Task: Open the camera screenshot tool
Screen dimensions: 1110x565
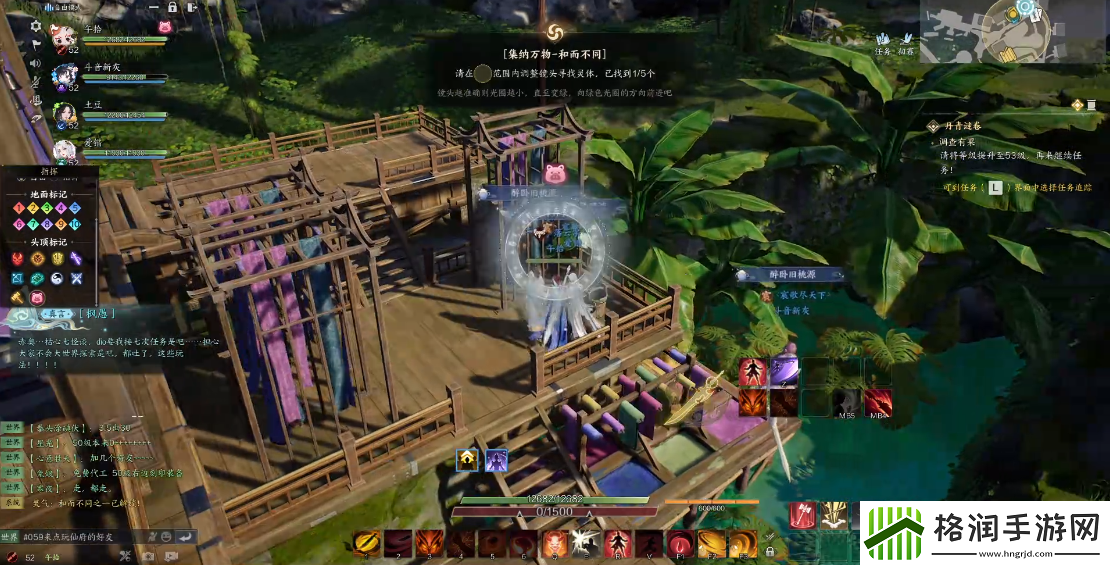Action: pyautogui.click(x=148, y=556)
